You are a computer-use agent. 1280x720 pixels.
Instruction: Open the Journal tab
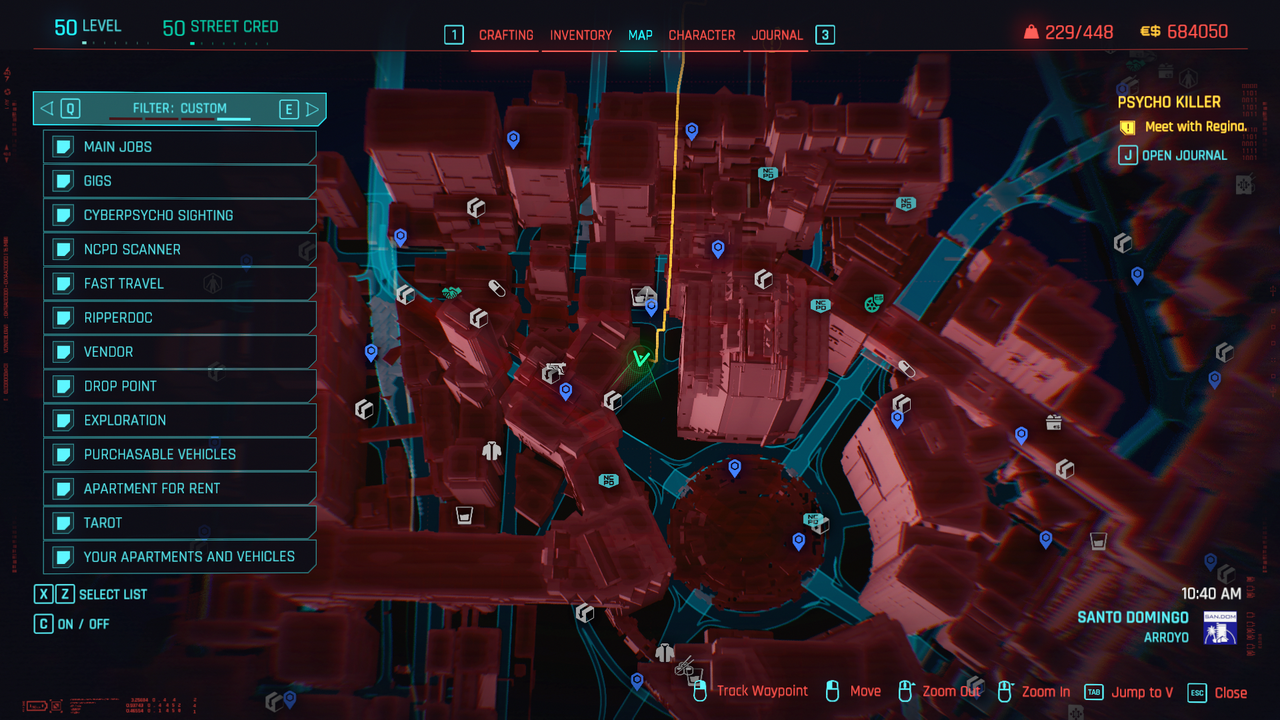tap(777, 35)
